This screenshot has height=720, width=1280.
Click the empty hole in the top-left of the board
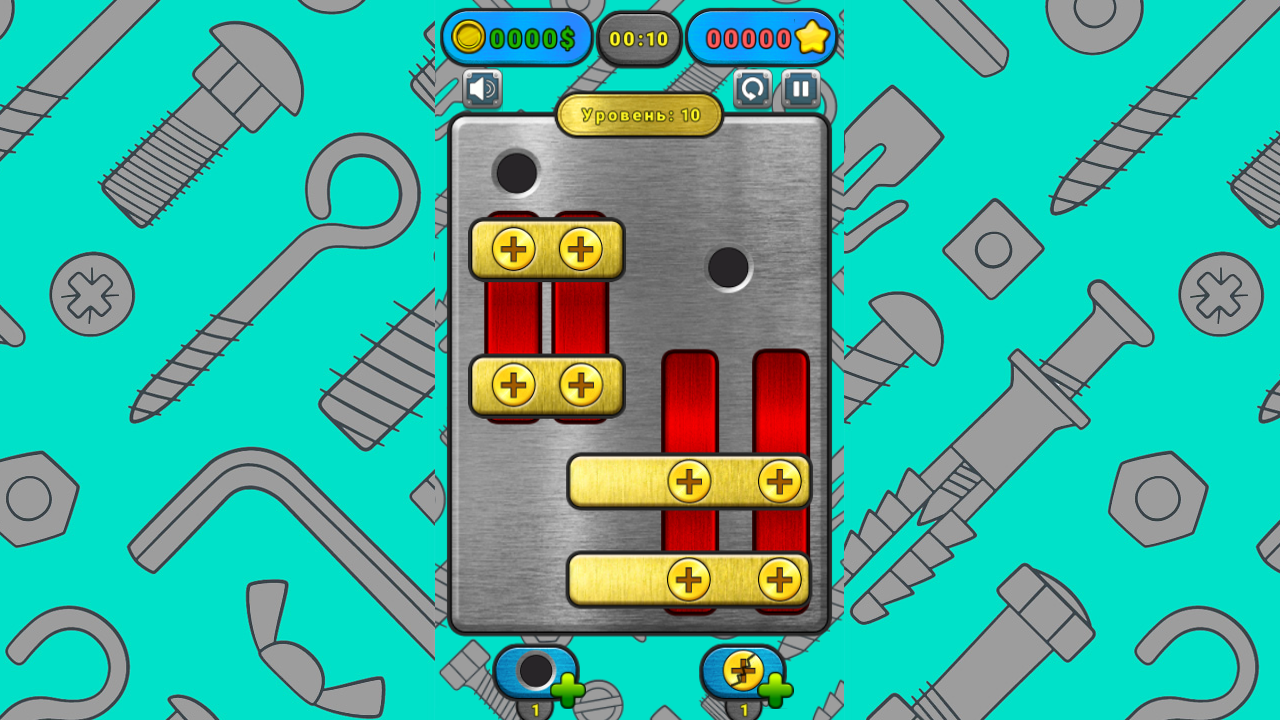[x=516, y=172]
